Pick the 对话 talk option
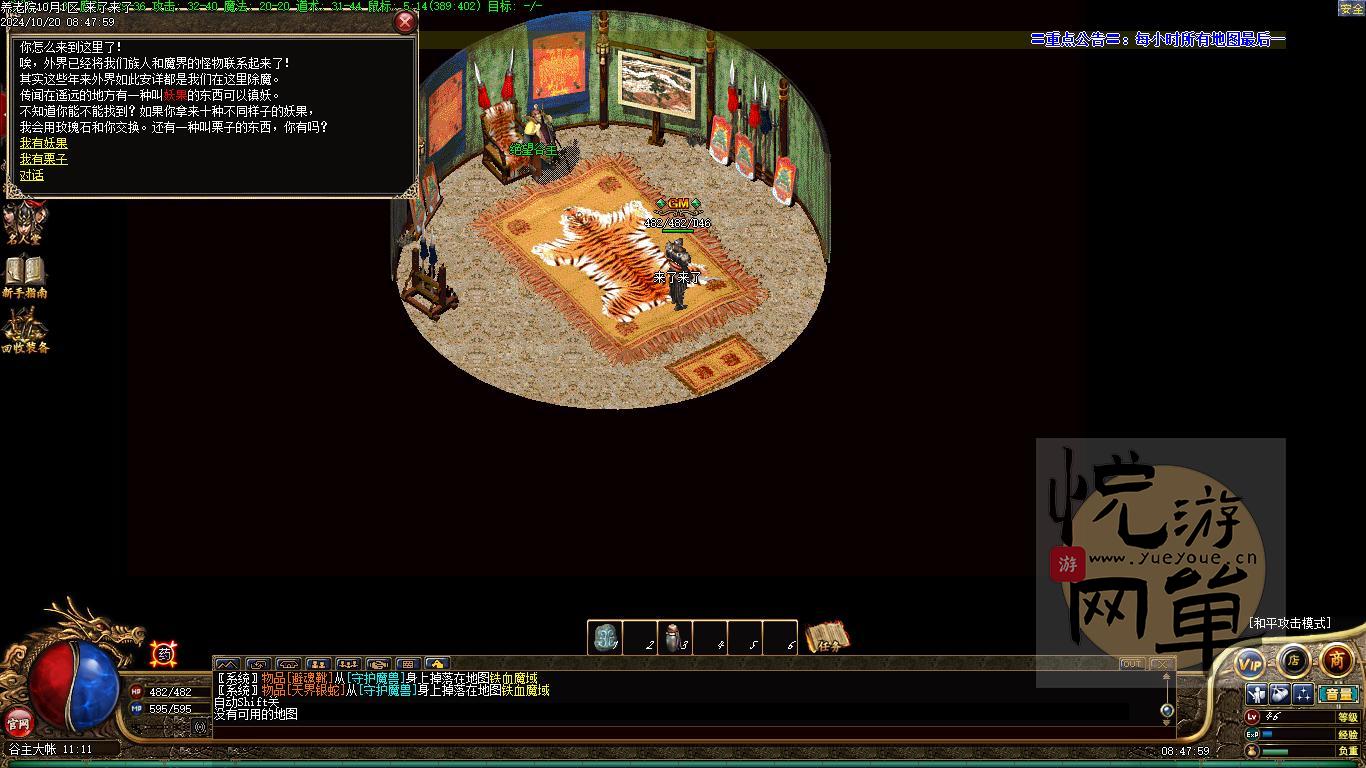The height and width of the screenshot is (768, 1366). pyautogui.click(x=32, y=175)
